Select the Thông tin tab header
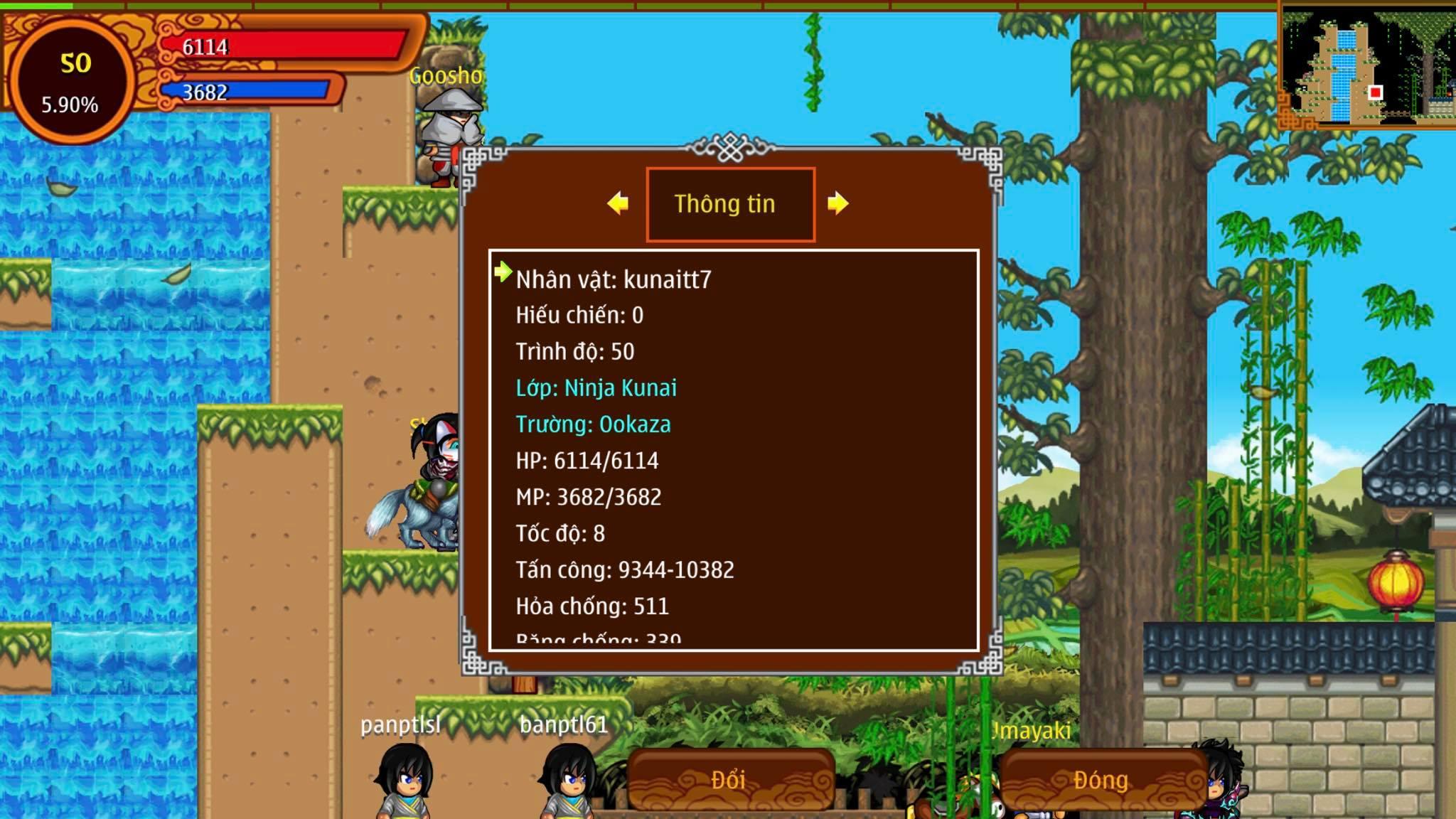The width and height of the screenshot is (1456, 819). pos(729,204)
